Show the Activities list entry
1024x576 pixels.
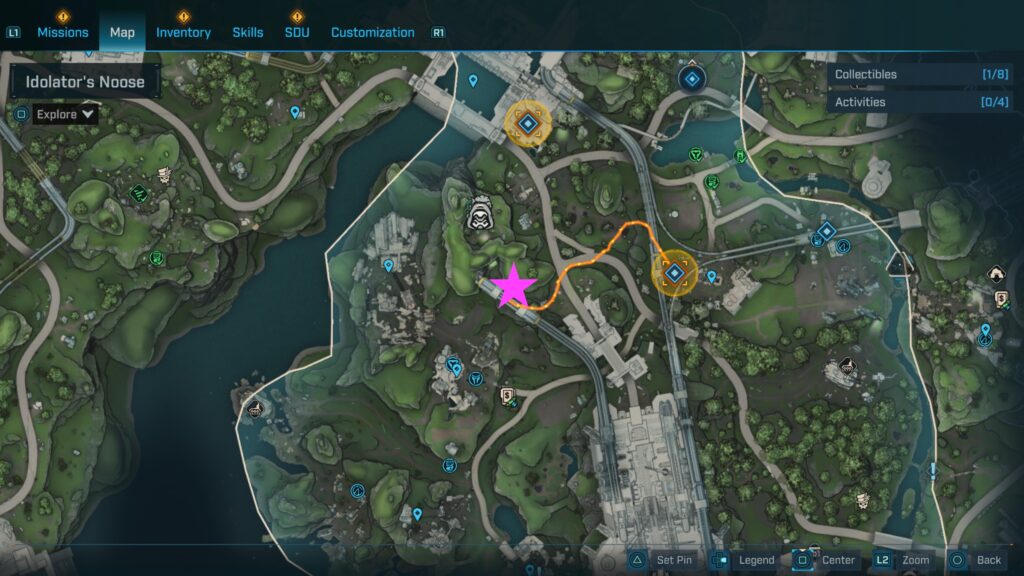pyautogui.click(x=920, y=102)
